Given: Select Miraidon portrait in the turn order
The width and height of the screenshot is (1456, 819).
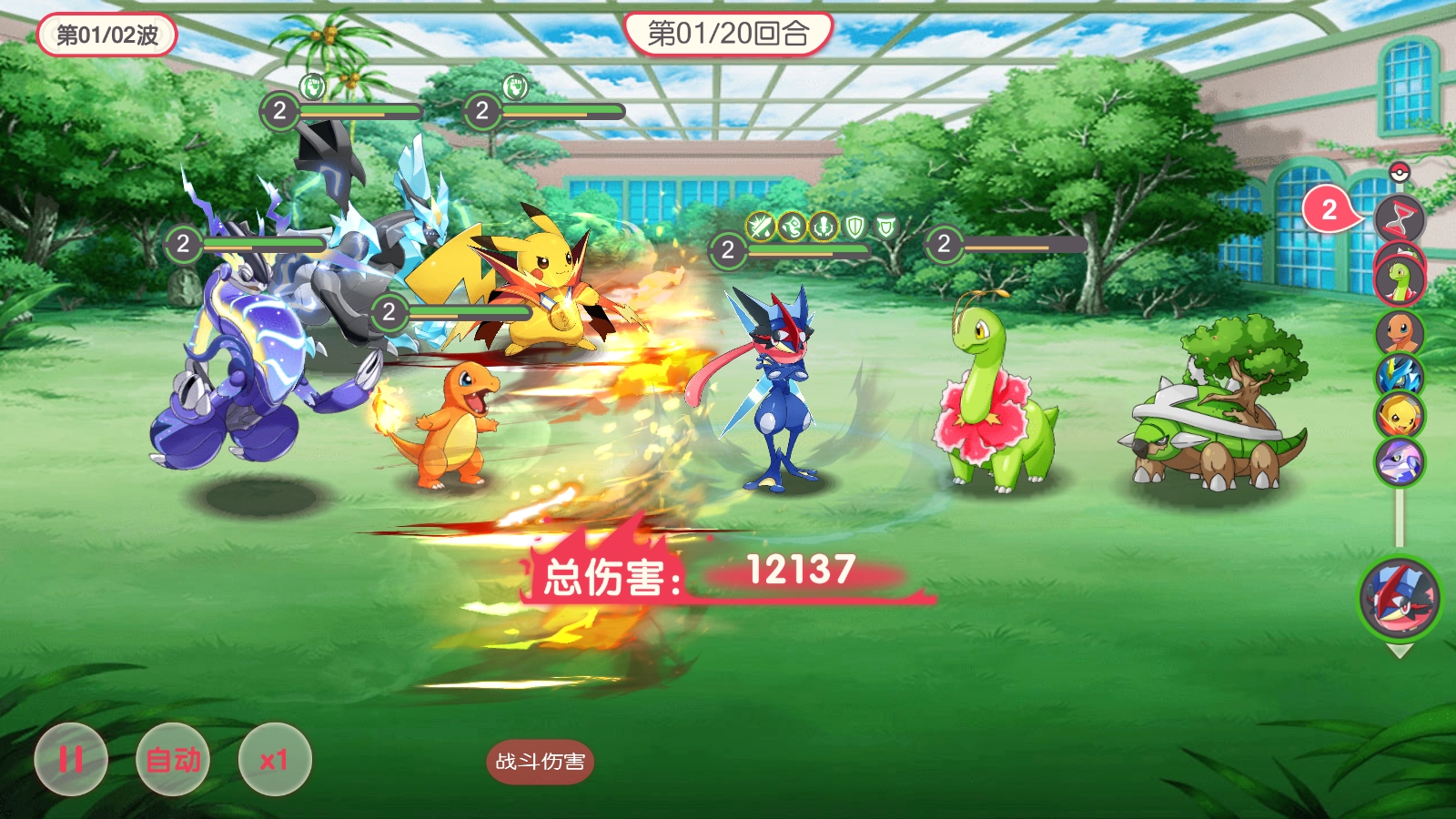Looking at the screenshot, I should point(1400,460).
